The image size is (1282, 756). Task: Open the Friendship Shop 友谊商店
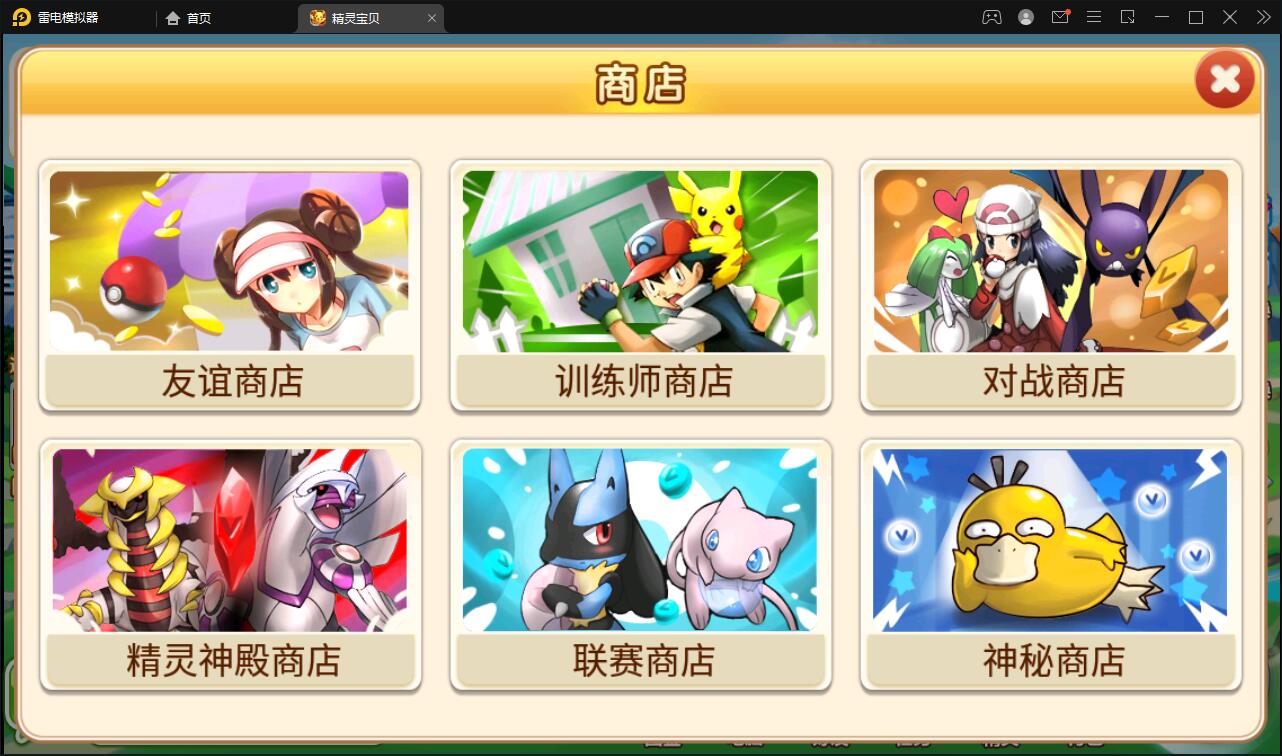(x=229, y=287)
